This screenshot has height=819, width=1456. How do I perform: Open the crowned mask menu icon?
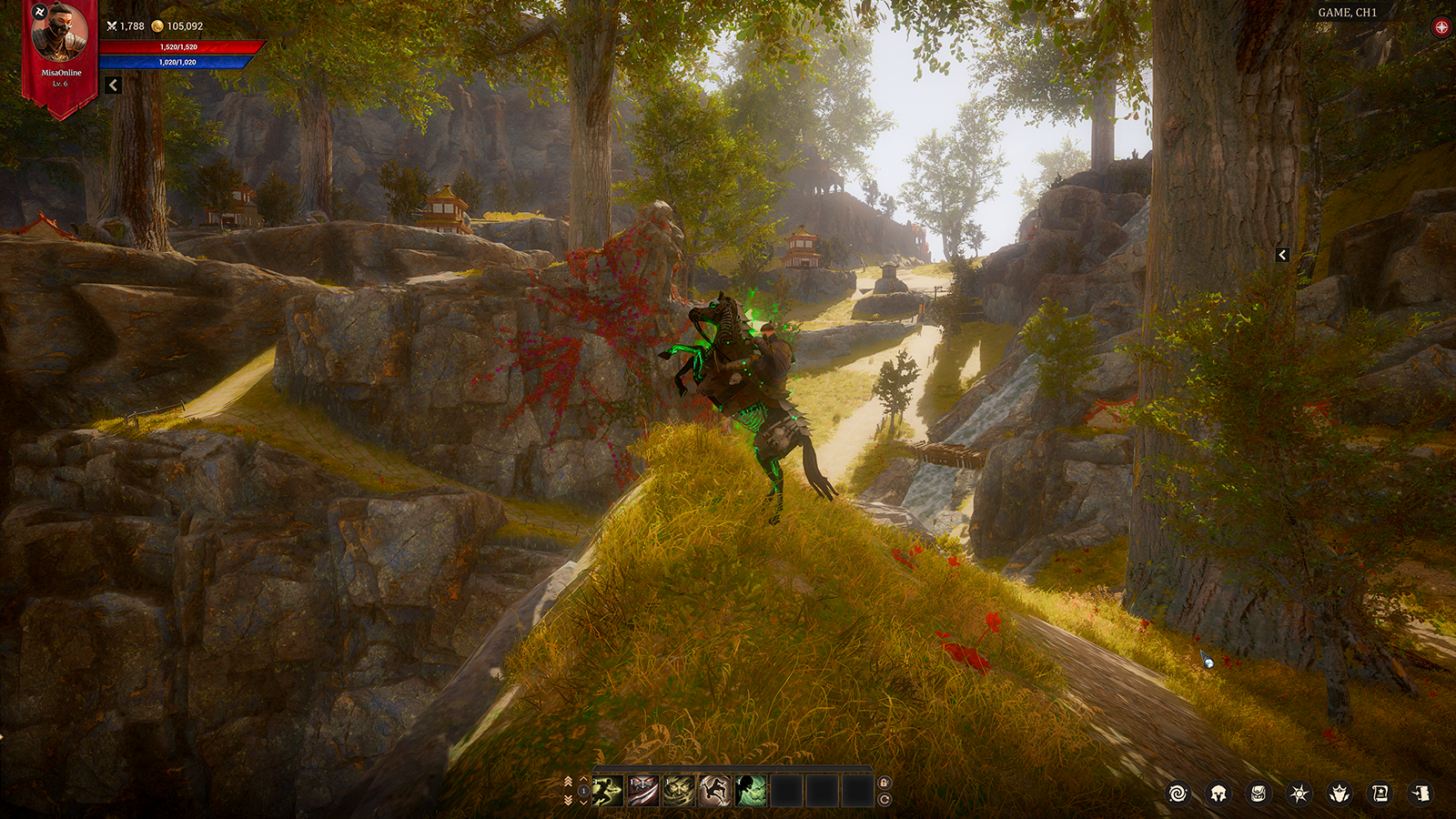coord(1340,794)
